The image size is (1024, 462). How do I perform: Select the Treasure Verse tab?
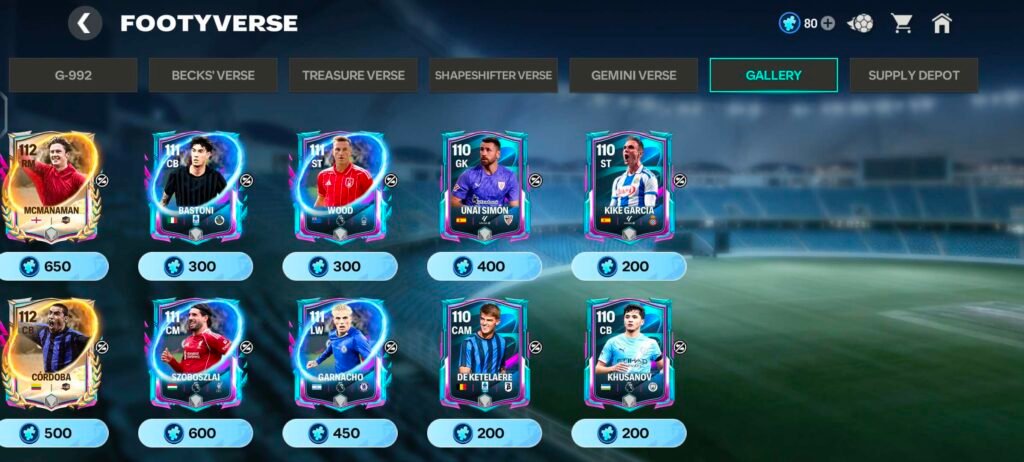tap(353, 75)
